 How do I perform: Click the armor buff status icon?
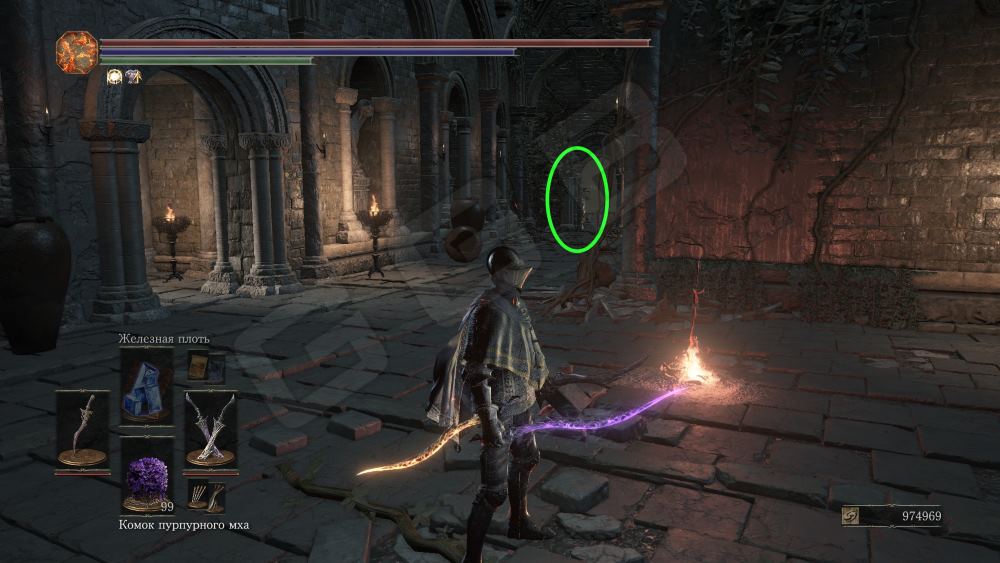132,75
